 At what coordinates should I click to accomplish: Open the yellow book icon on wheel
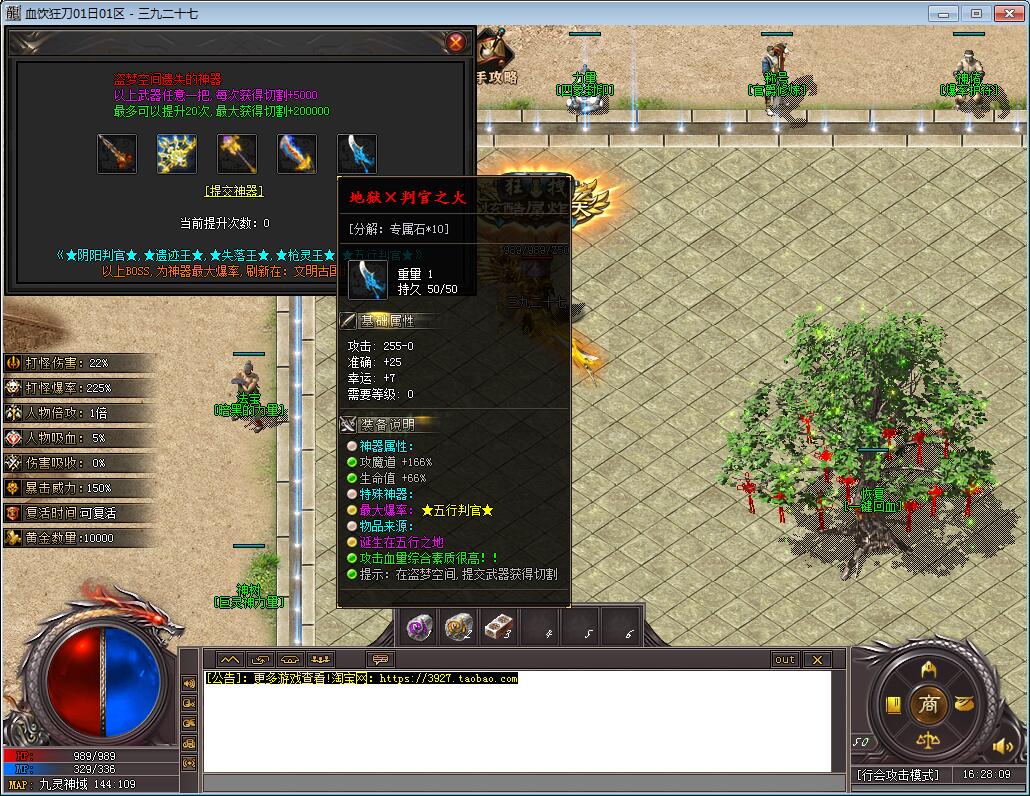tap(893, 706)
